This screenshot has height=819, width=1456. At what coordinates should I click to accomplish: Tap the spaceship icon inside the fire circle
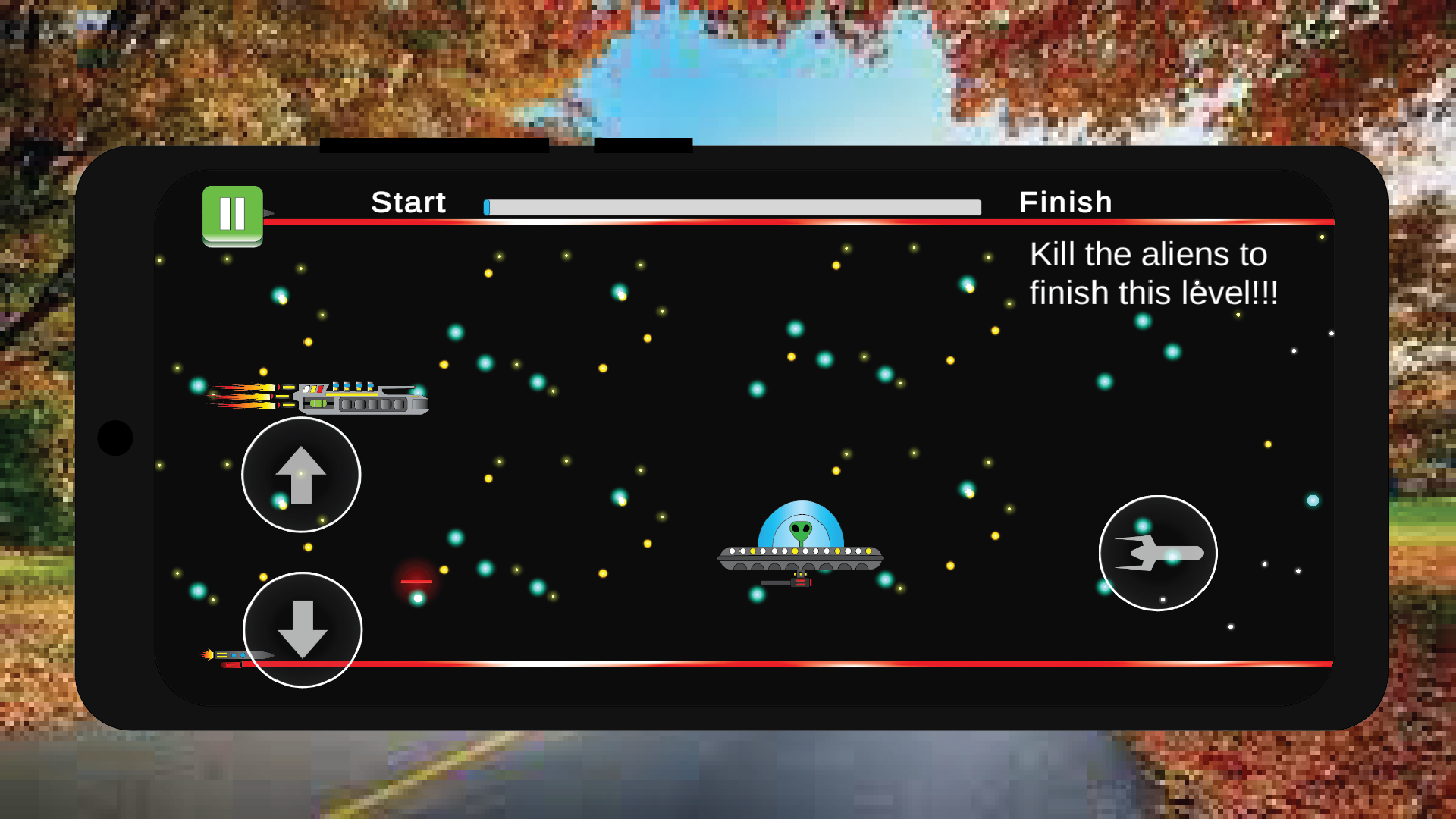tap(1159, 554)
